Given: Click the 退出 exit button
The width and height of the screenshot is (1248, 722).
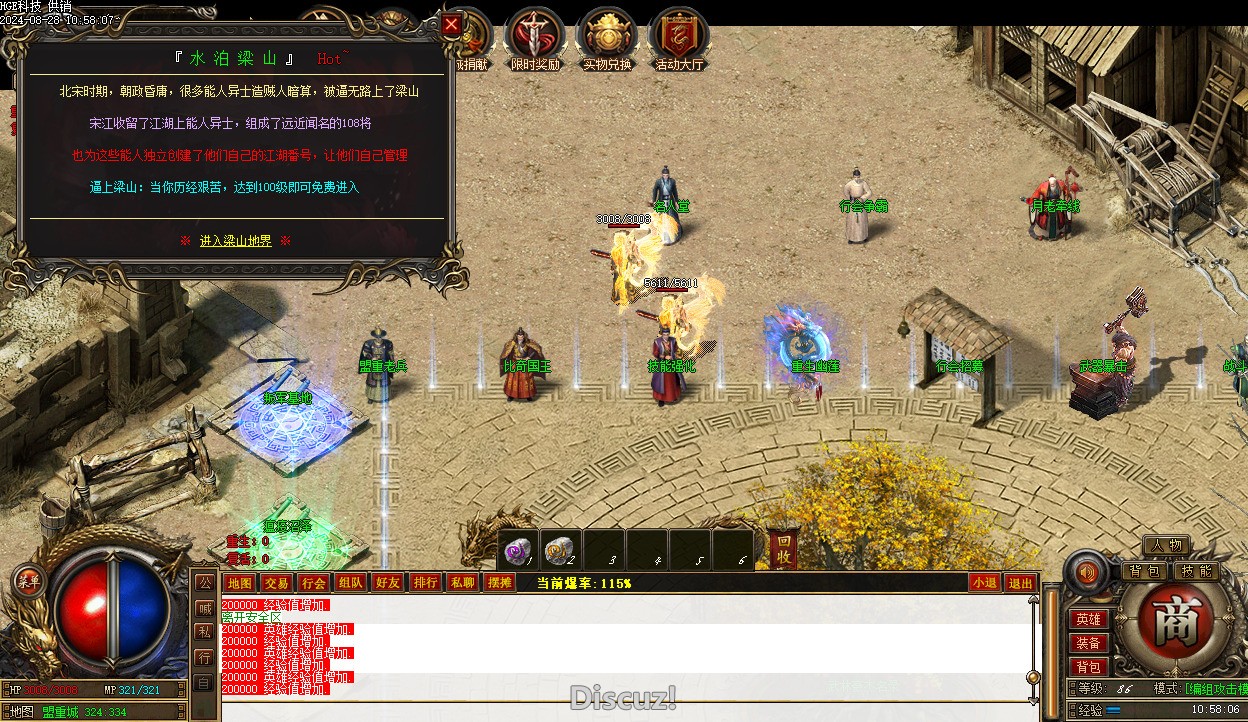Looking at the screenshot, I should [x=1020, y=583].
